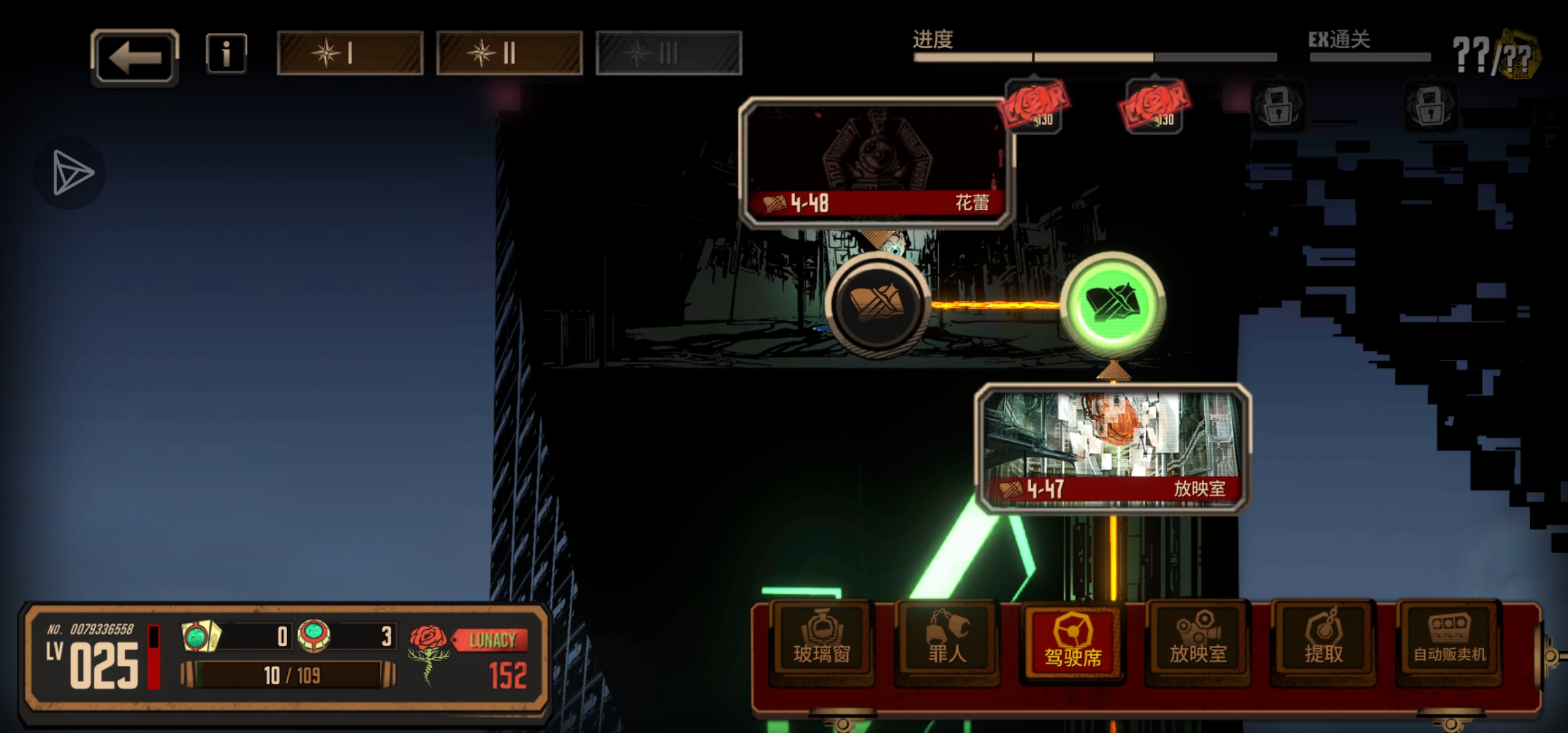The image size is (1568, 733).
Task: Open stage 4-47 放映室 card
Action: (1112, 448)
